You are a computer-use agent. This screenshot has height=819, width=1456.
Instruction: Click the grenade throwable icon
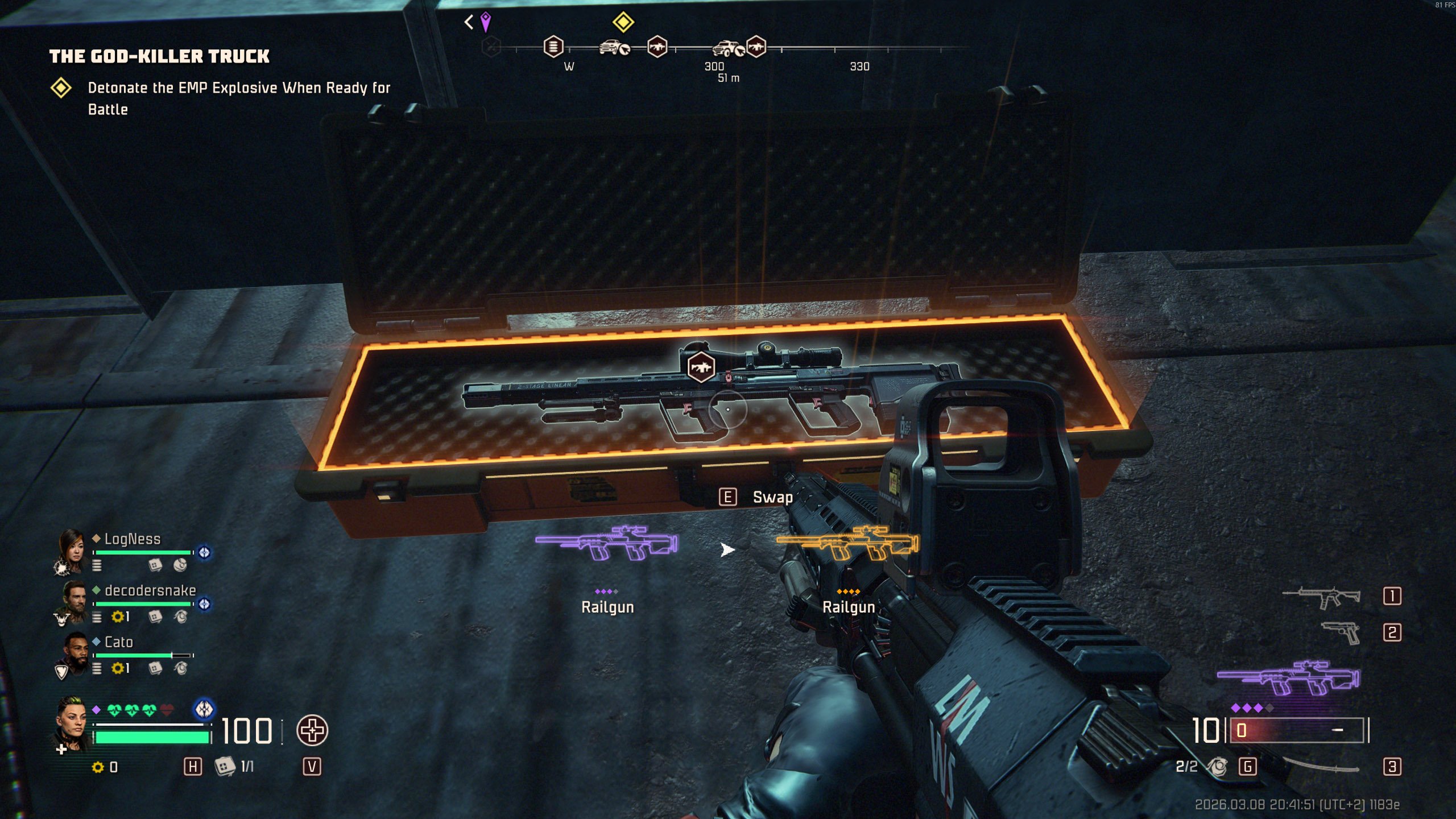click(x=1217, y=767)
